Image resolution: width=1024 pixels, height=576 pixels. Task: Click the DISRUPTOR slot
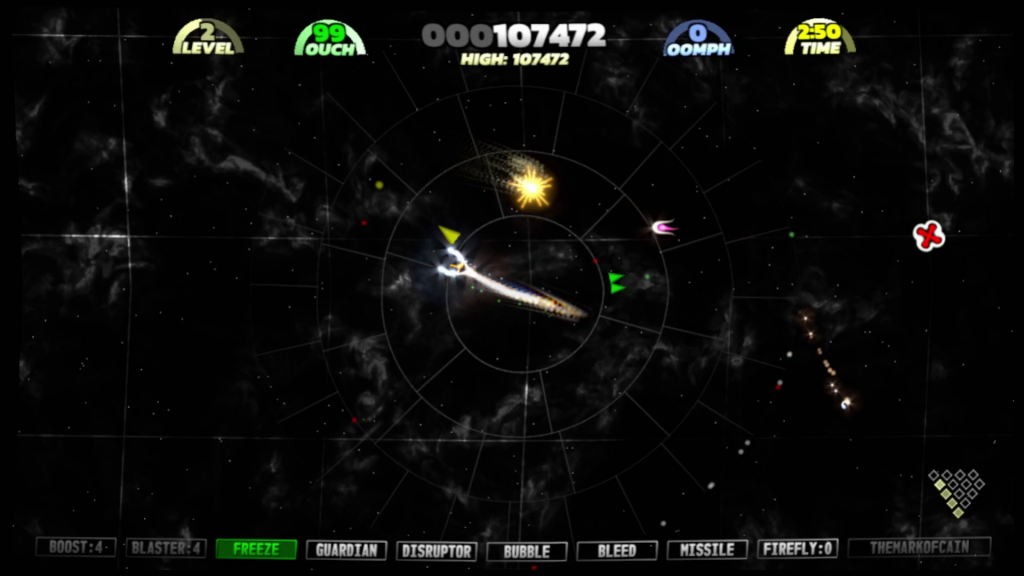436,550
